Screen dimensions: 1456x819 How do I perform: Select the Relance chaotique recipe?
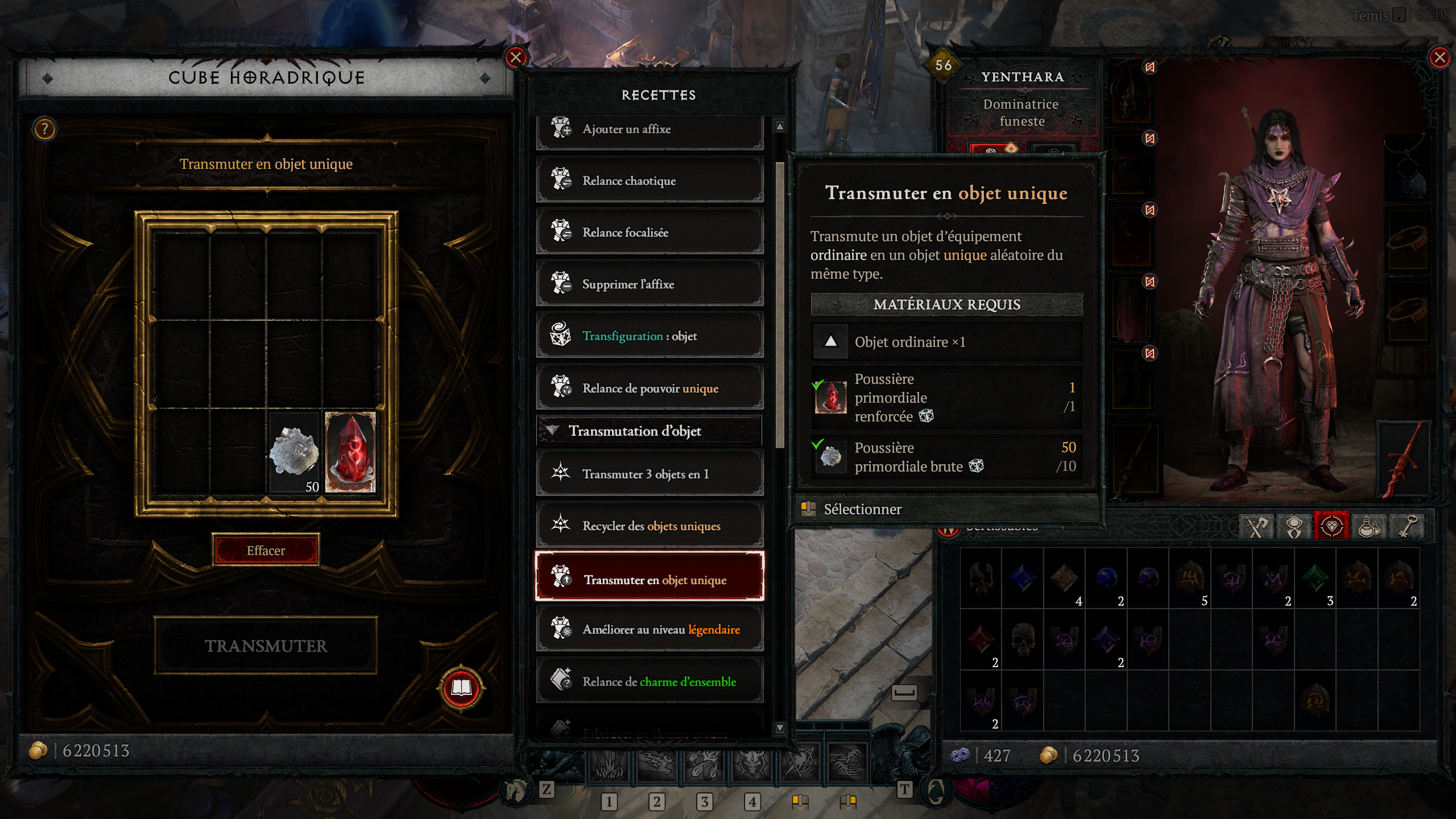[650, 180]
